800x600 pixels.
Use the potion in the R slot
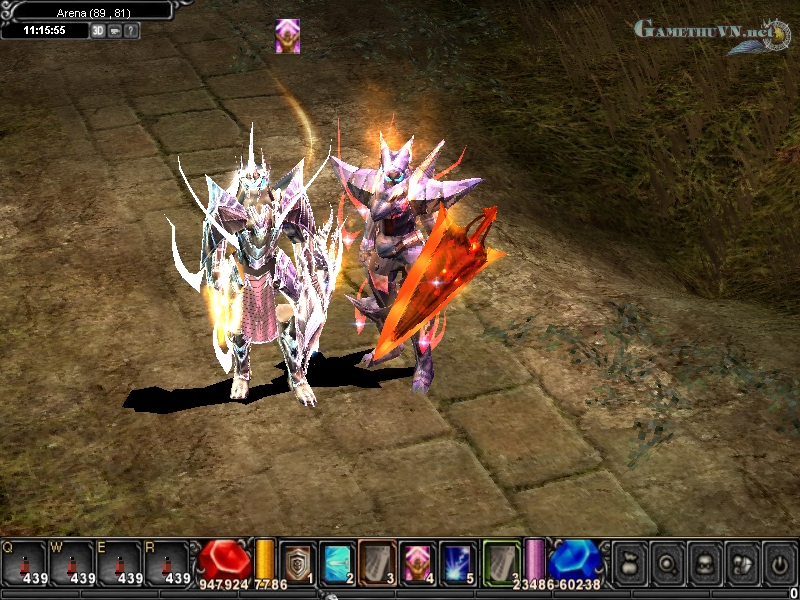[x=168, y=563]
